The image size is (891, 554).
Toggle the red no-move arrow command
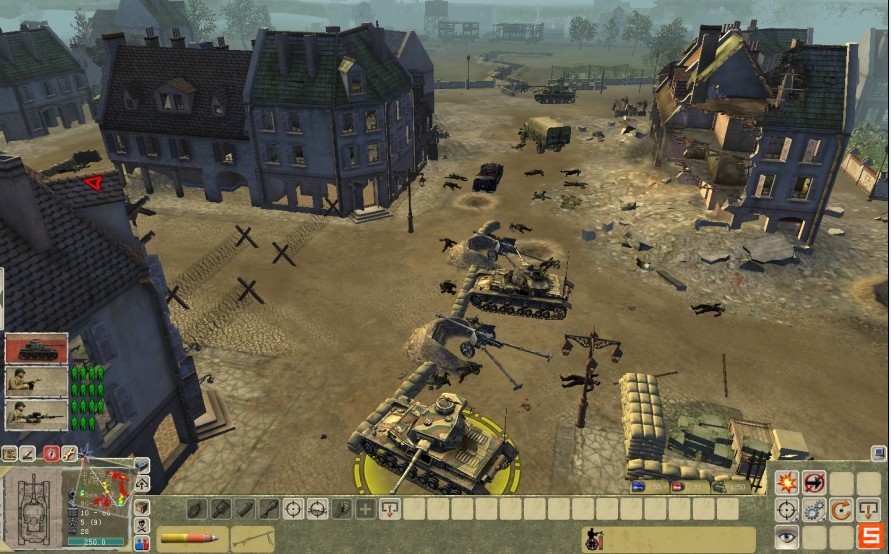click(x=815, y=482)
